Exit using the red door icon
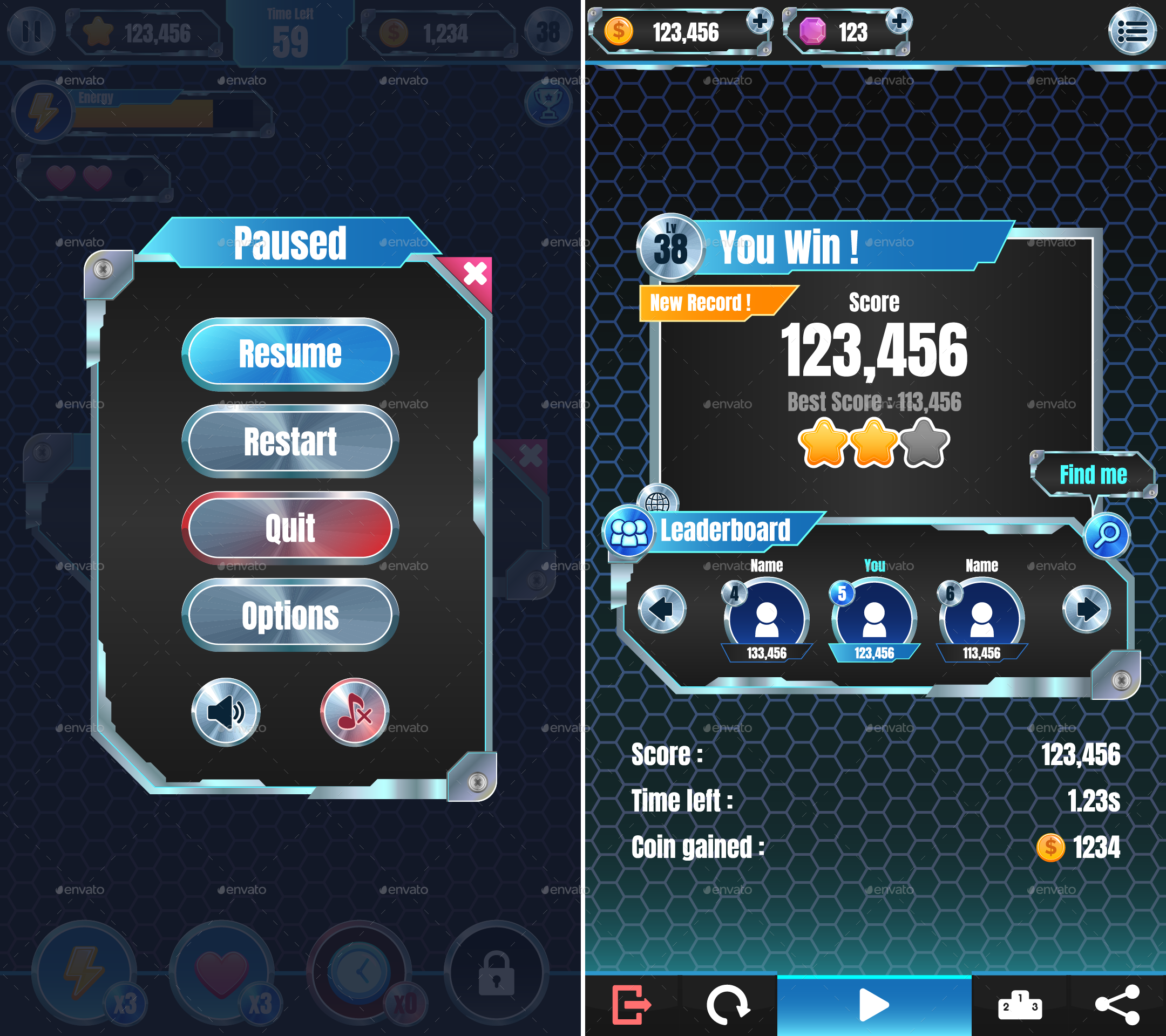This screenshot has height=1036, width=1166. pyautogui.click(x=631, y=1005)
